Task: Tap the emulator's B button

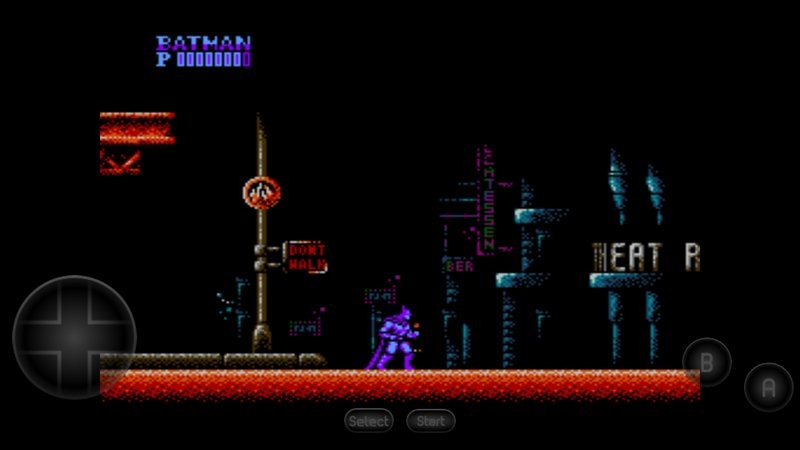Action: 707,362
